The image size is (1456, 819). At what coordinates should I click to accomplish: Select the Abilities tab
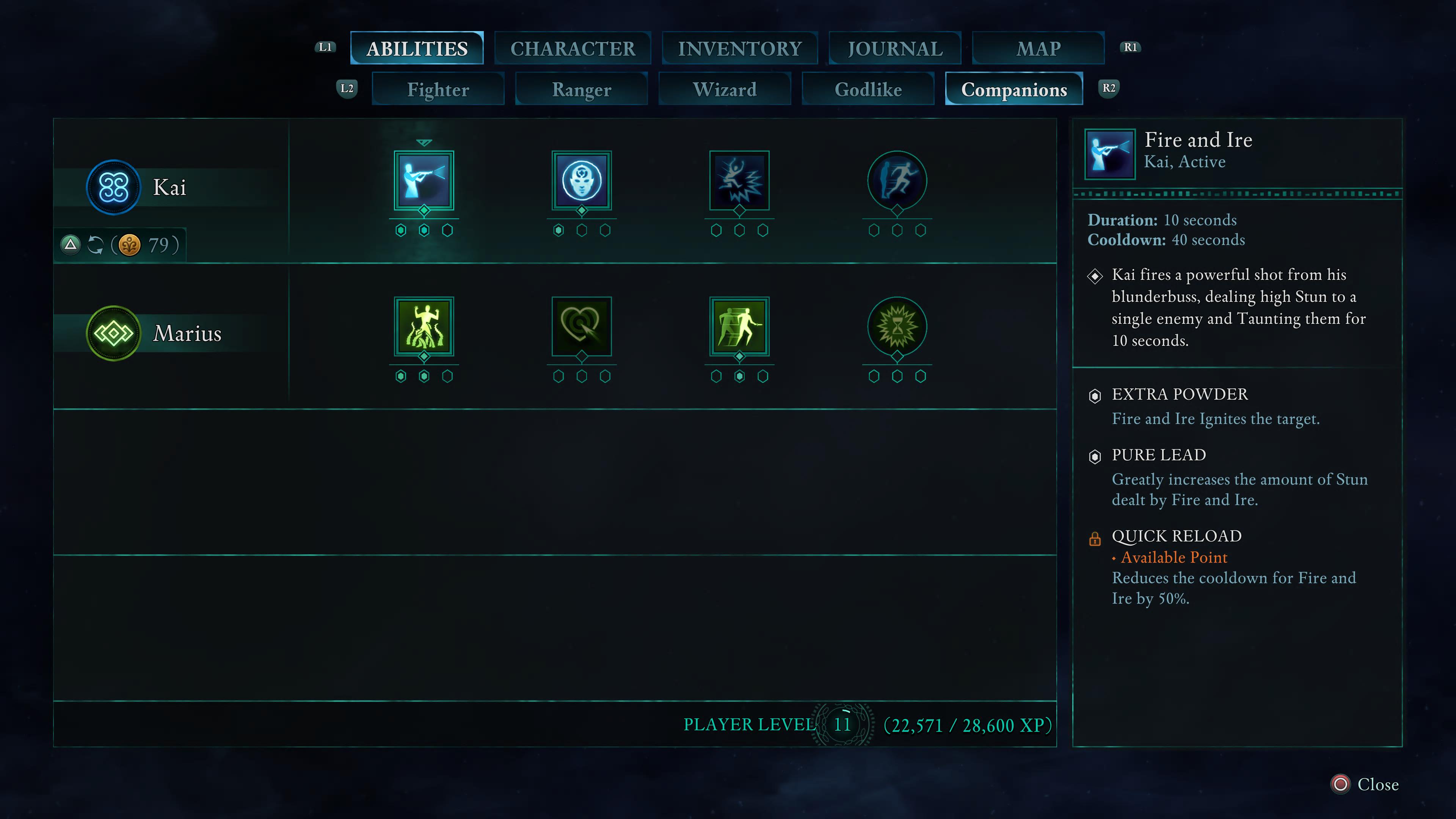click(417, 49)
